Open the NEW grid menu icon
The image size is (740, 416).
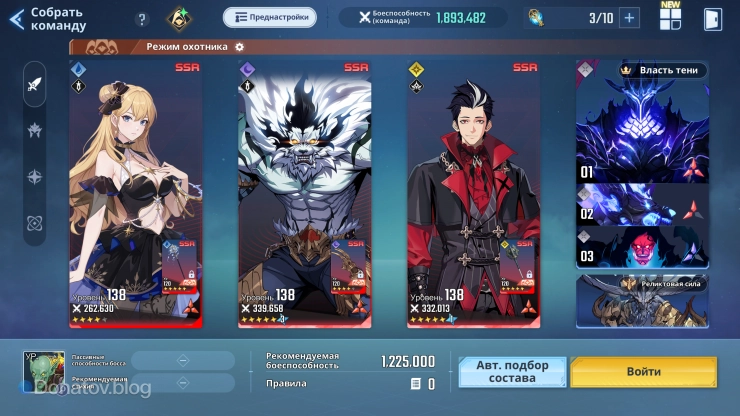tap(670, 18)
